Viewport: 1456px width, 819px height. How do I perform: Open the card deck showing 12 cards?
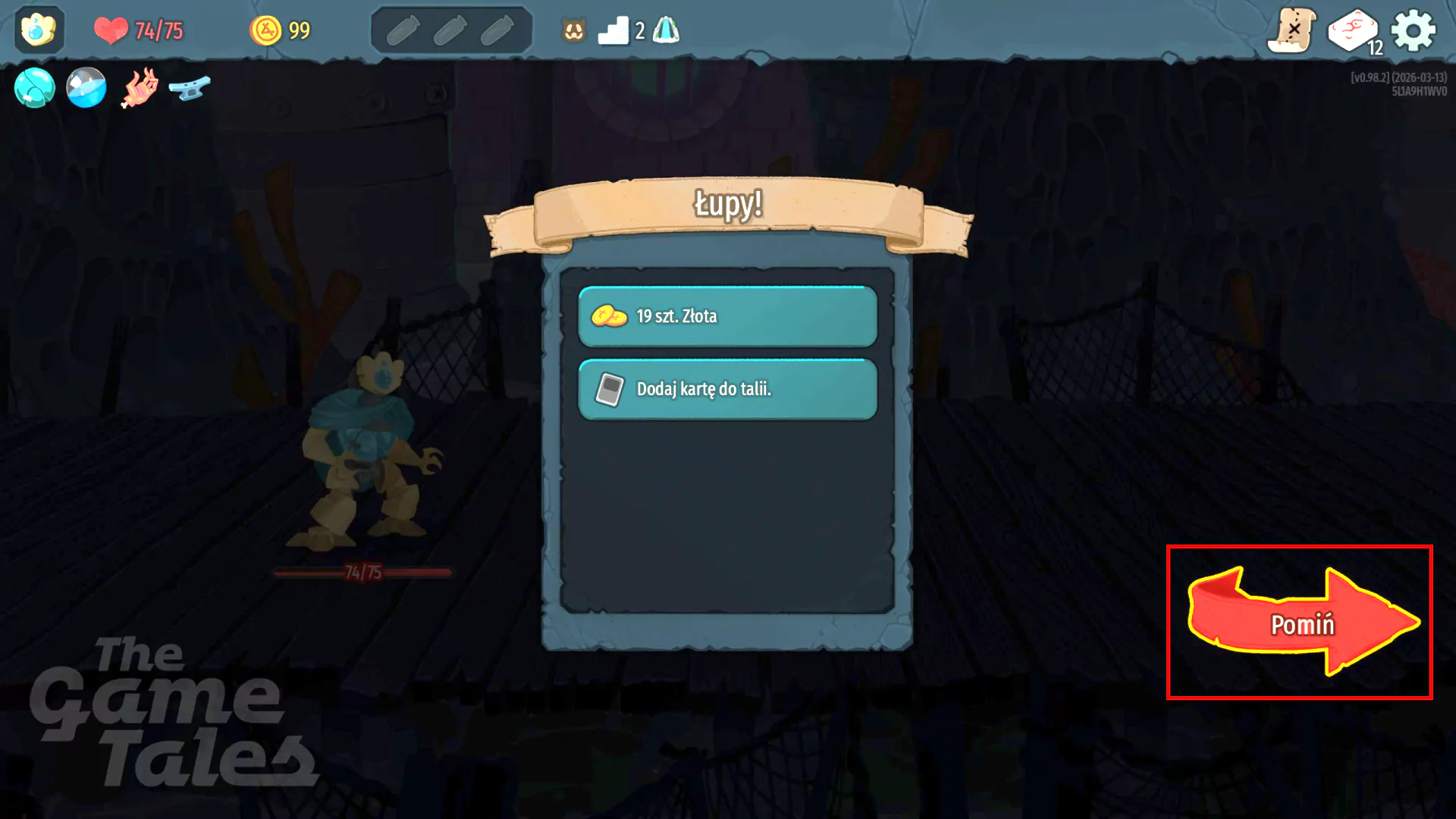(x=1353, y=29)
